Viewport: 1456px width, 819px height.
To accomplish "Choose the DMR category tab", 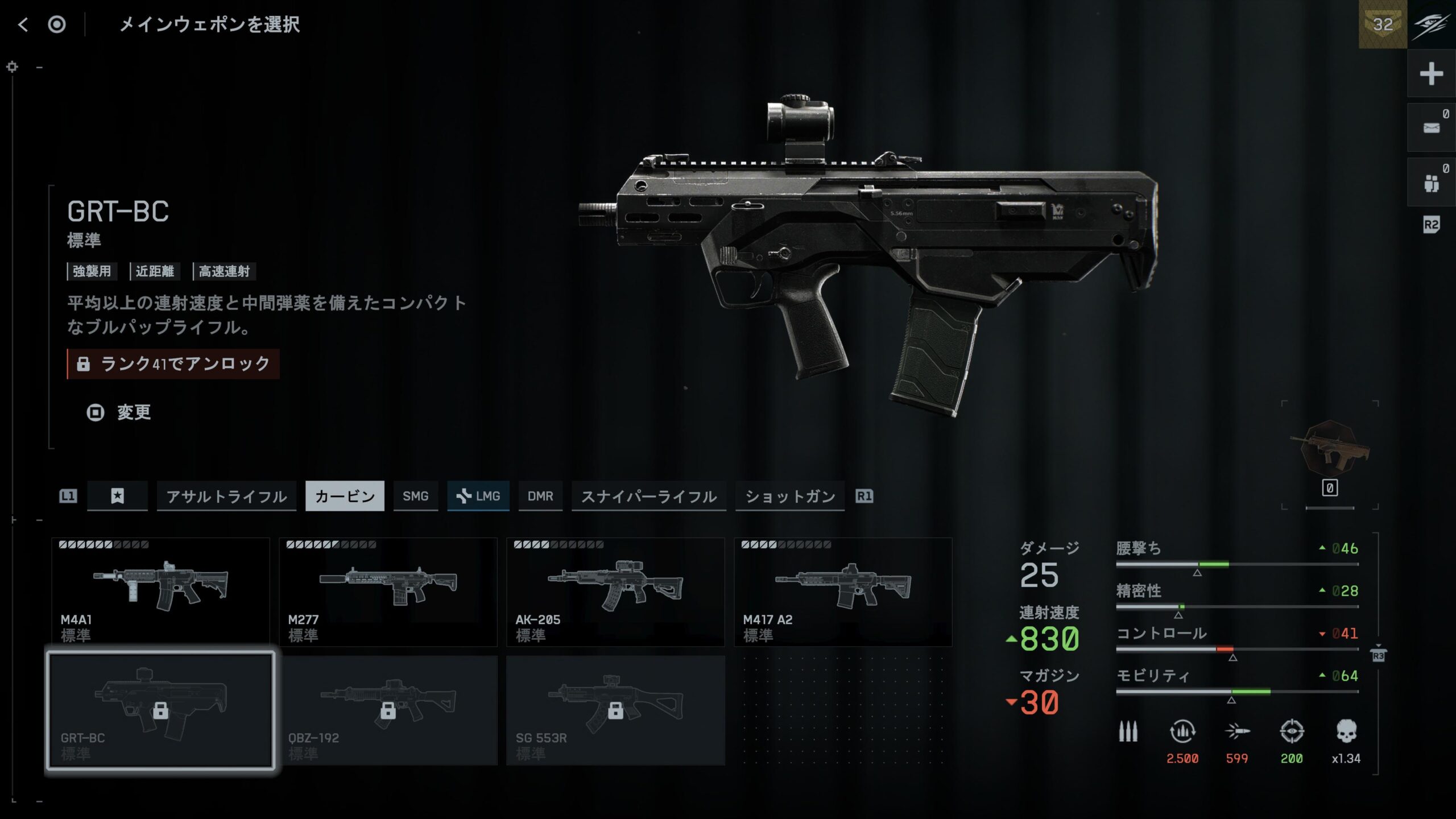I will click(x=540, y=496).
